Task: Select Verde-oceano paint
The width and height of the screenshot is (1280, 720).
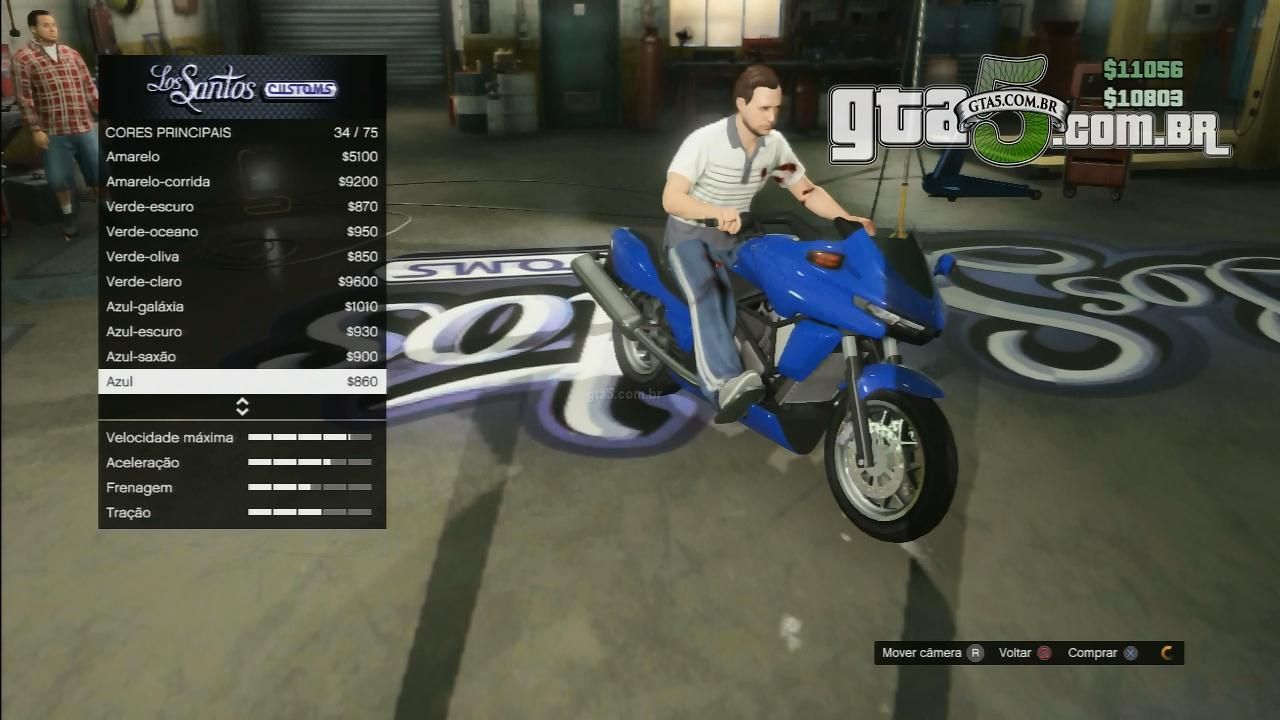Action: 241,232
